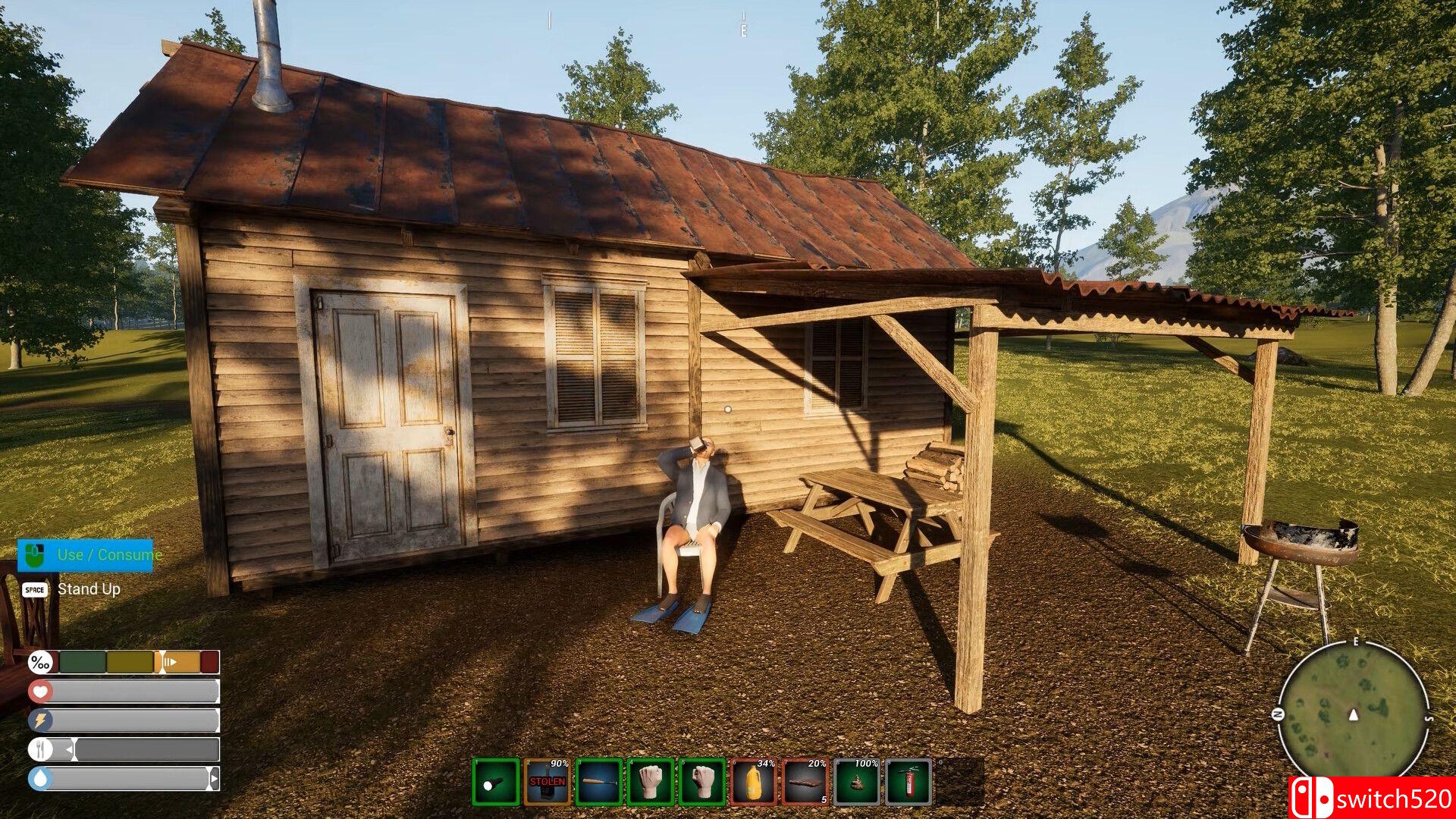1456x819 pixels.
Task: Pick the wooden plank slot at 20%
Action: [x=805, y=782]
